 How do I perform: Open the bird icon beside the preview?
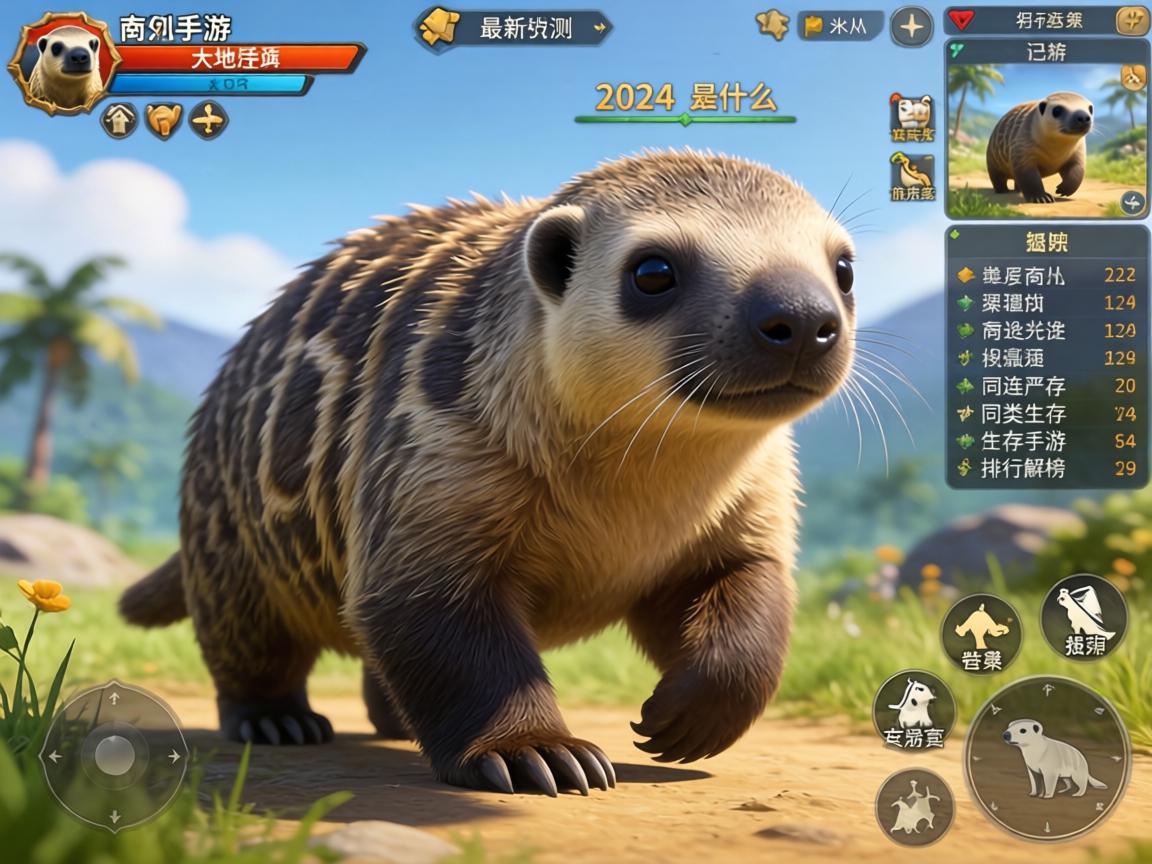[912, 176]
